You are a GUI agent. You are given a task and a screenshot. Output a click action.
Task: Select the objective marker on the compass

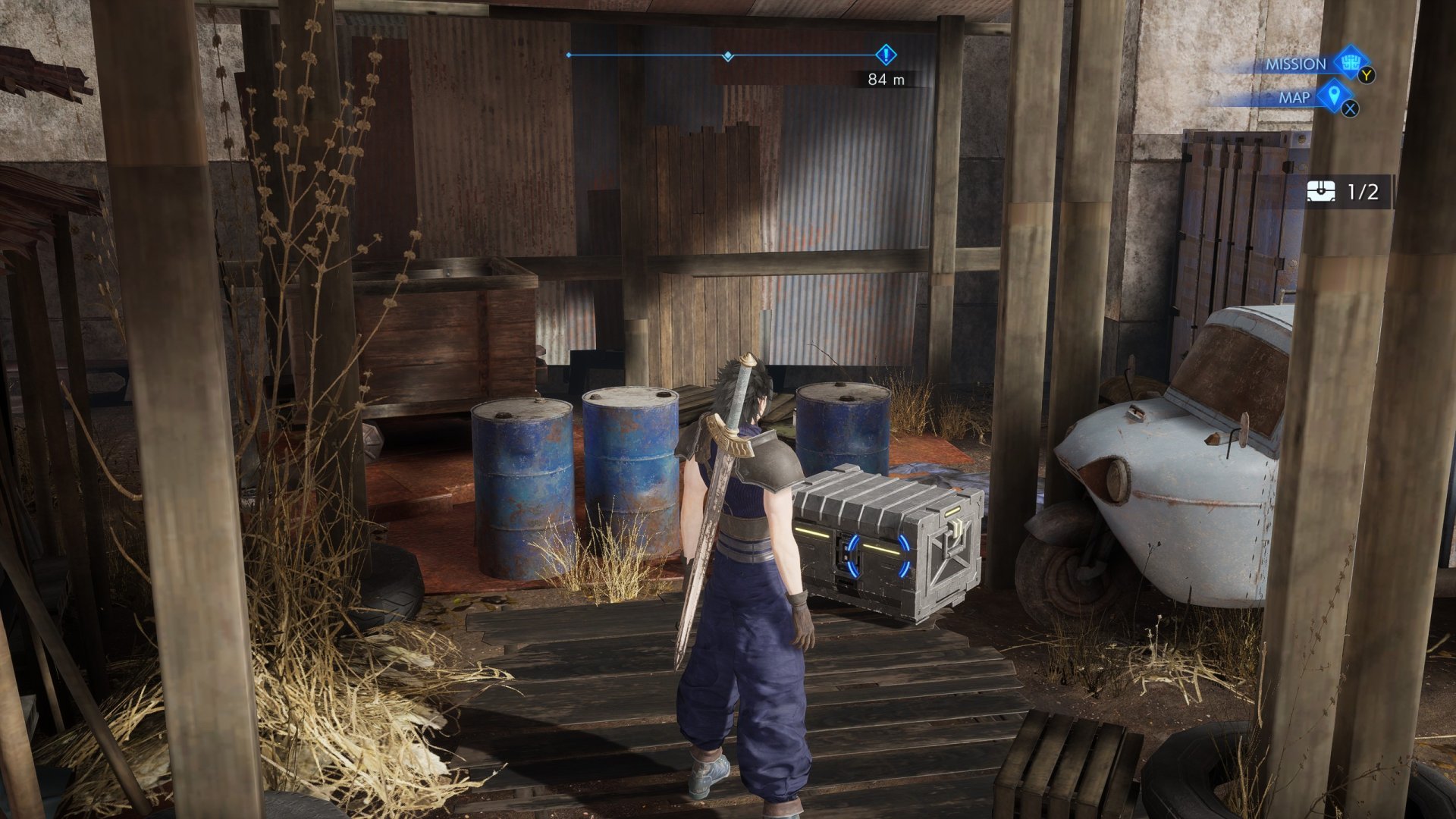(886, 55)
